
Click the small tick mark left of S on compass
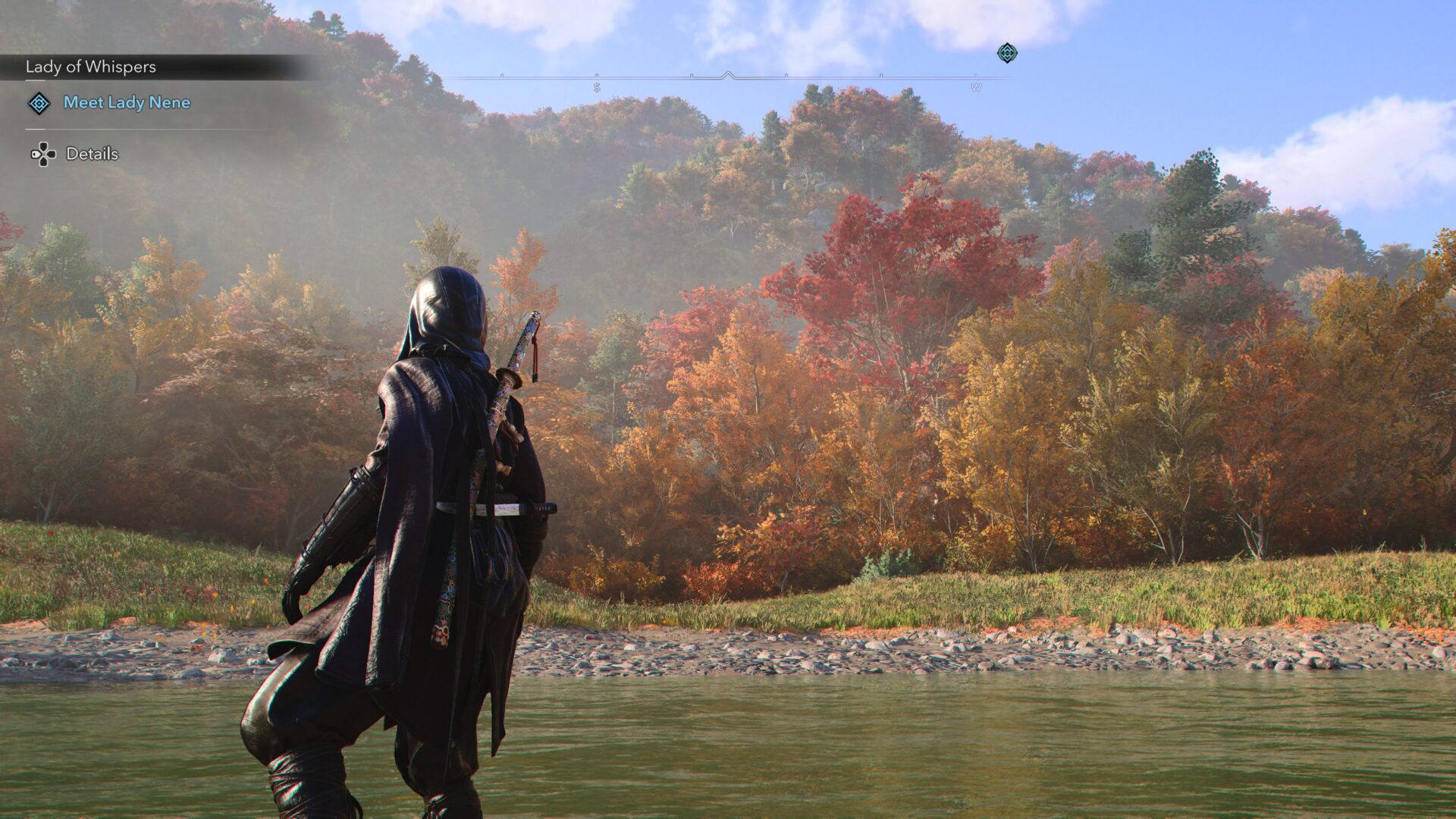coord(500,75)
